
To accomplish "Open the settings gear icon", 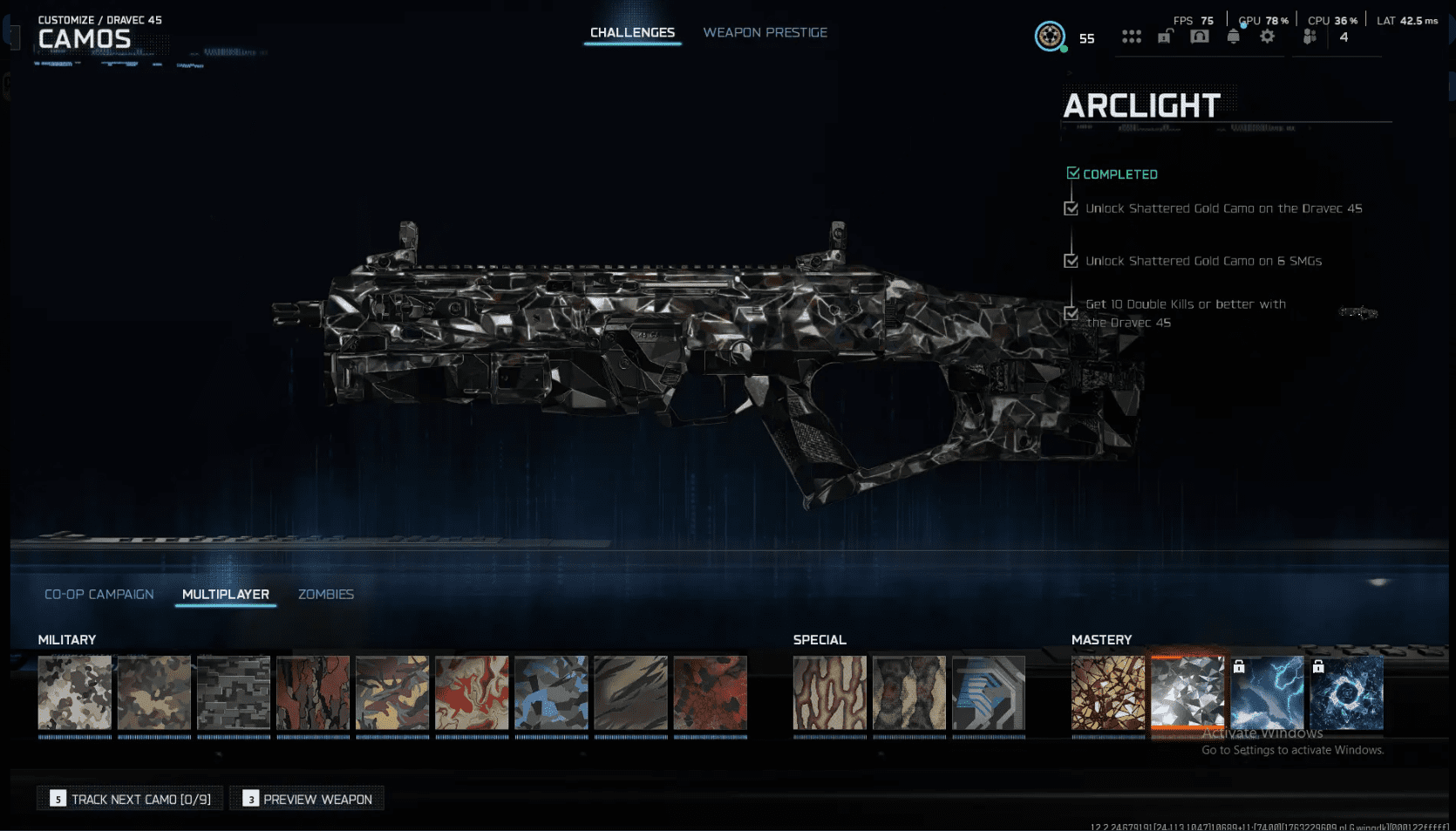I will [x=1267, y=37].
